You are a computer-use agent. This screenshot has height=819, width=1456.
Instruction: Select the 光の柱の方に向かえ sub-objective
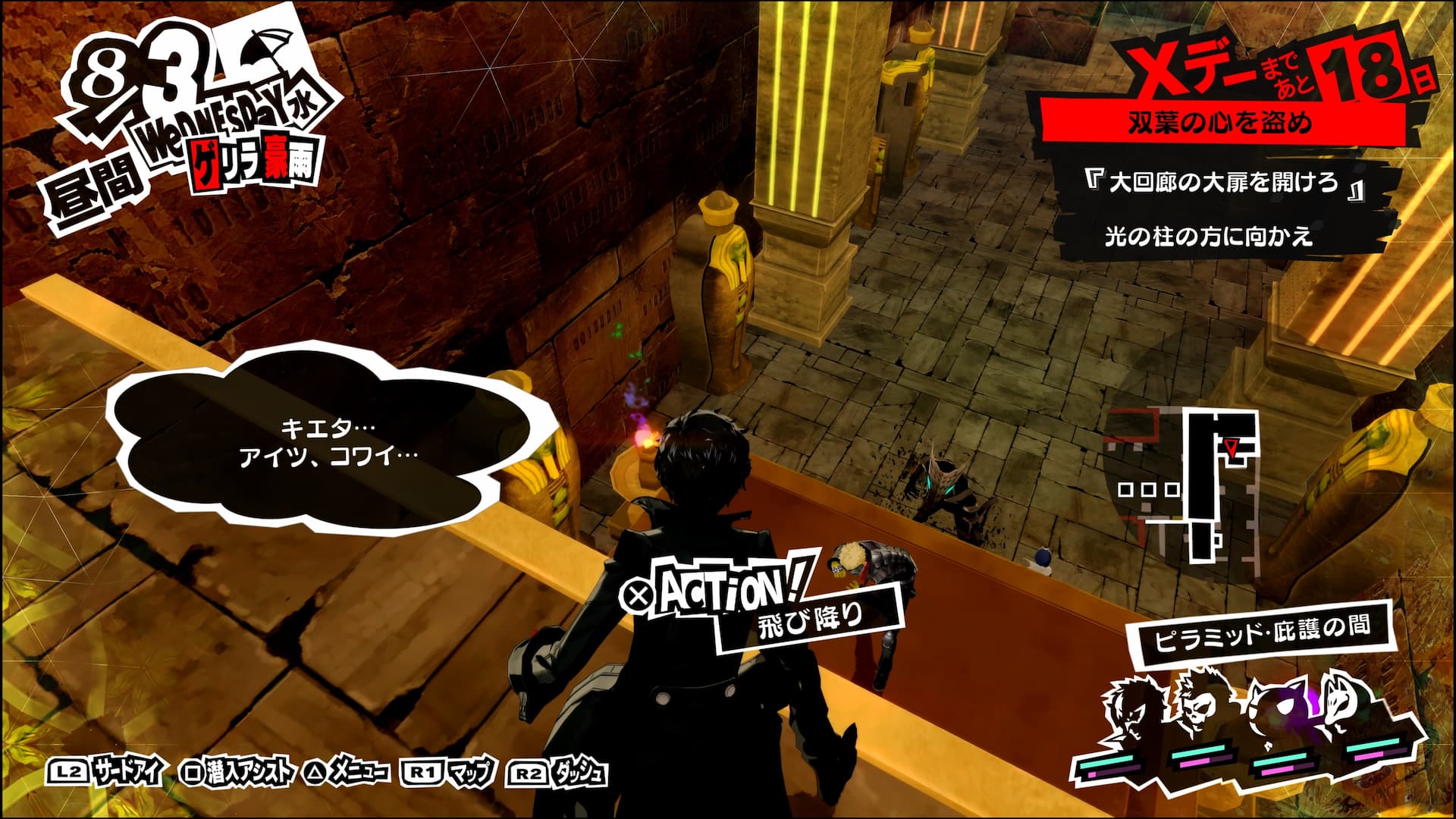[1208, 237]
